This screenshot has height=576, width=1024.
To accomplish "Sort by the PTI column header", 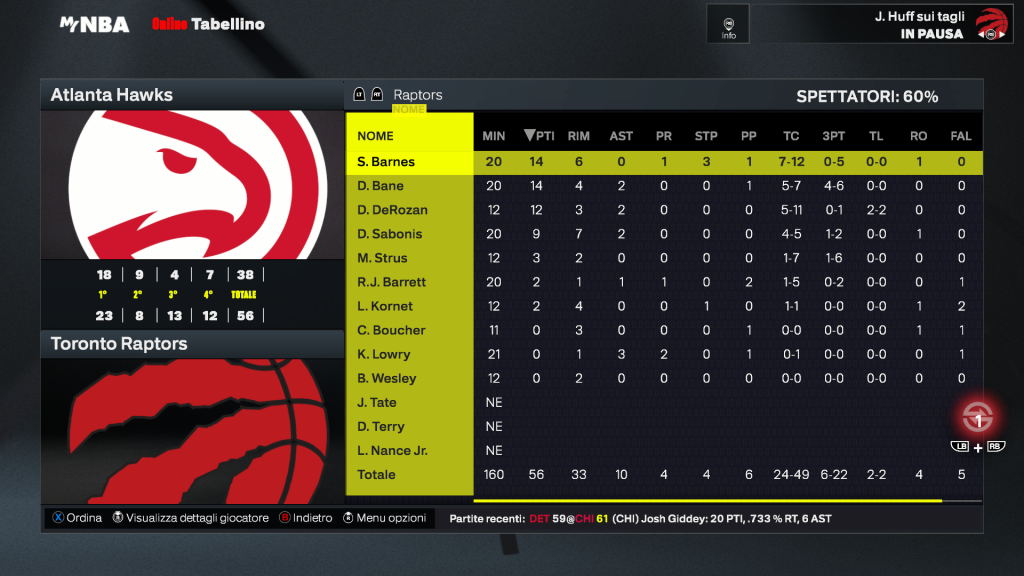I will pos(539,136).
